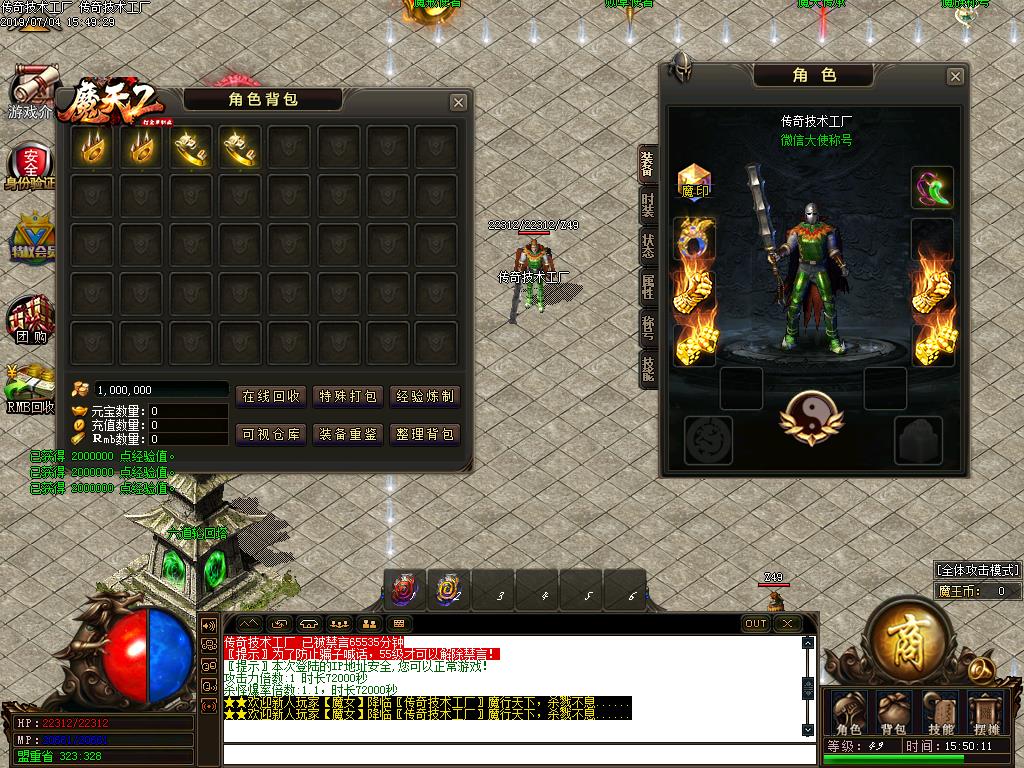Switch to the 时装 costume tab
1024x768 pixels.
[648, 207]
